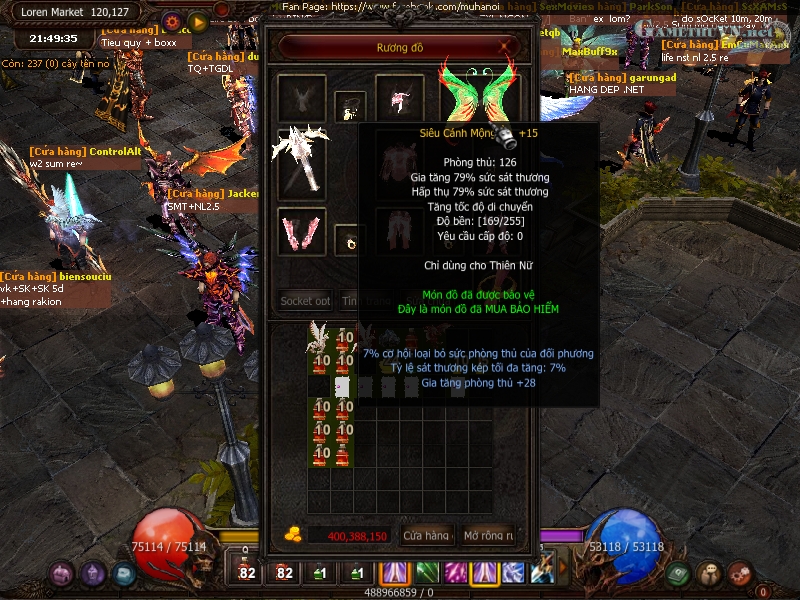The height and width of the screenshot is (600, 800).
Task: Click the Socket opt button
Action: click(x=304, y=300)
